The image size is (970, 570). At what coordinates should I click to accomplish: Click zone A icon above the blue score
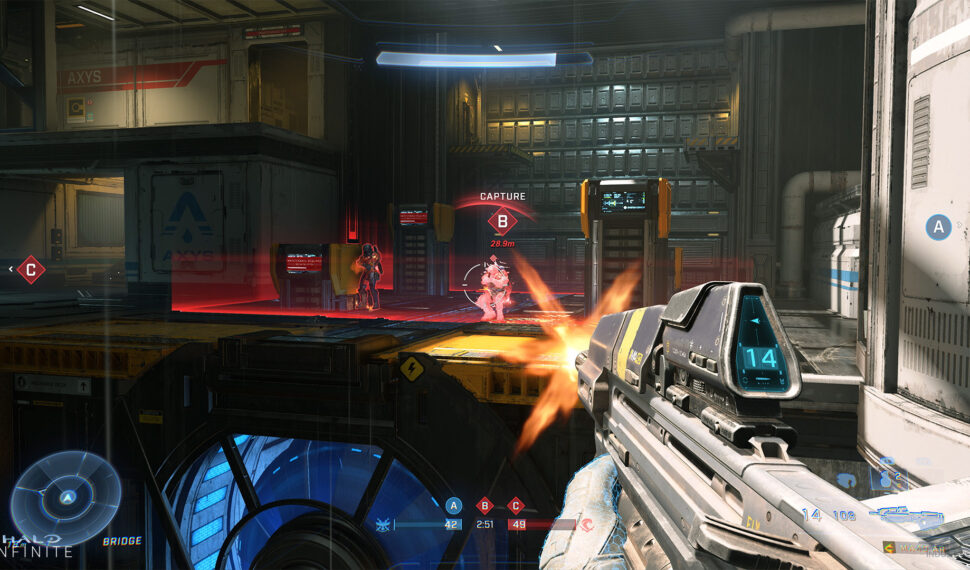453,506
